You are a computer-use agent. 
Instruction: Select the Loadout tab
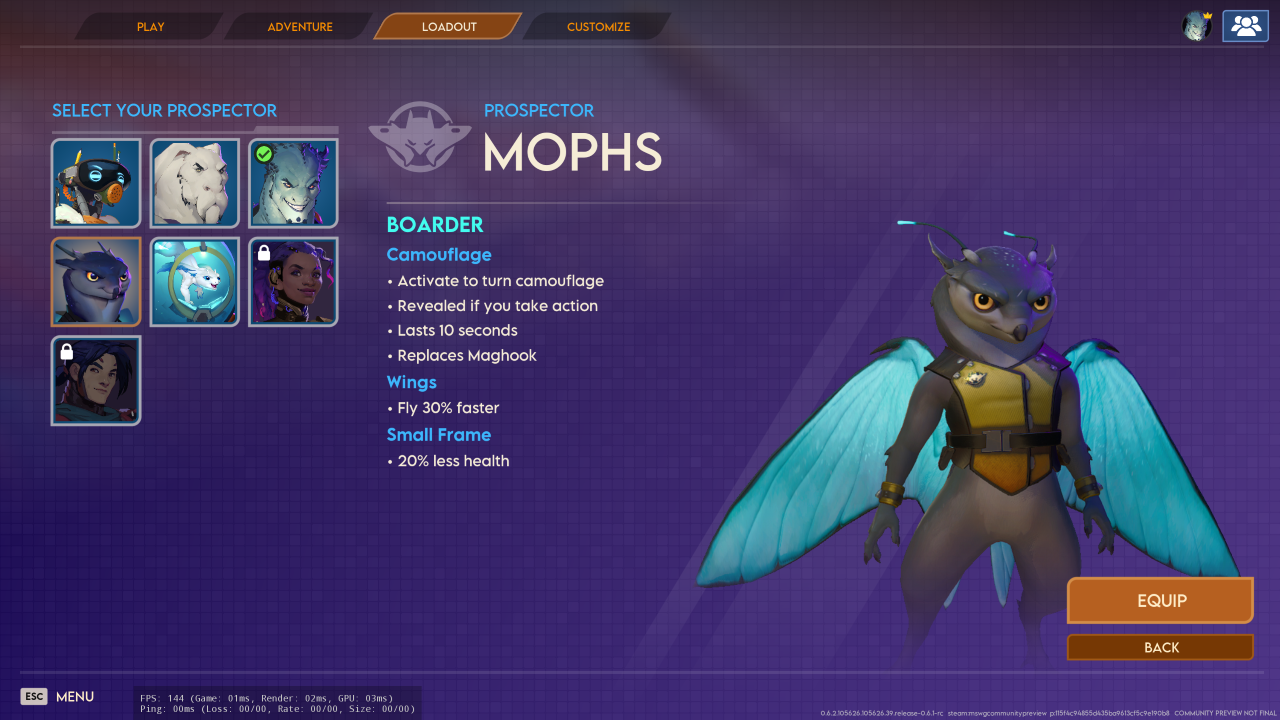pos(449,27)
